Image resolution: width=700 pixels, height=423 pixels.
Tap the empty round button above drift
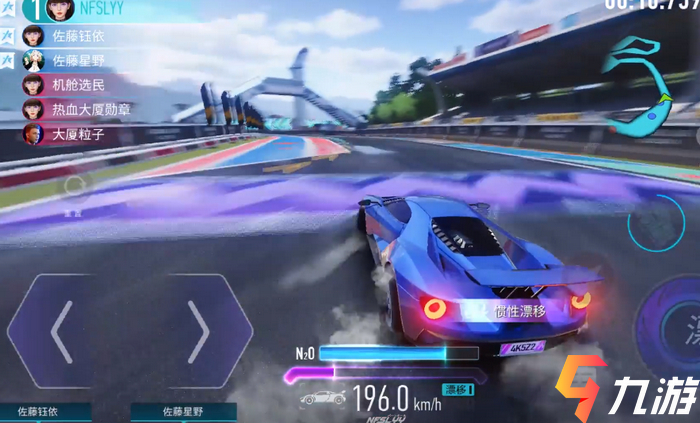click(656, 222)
